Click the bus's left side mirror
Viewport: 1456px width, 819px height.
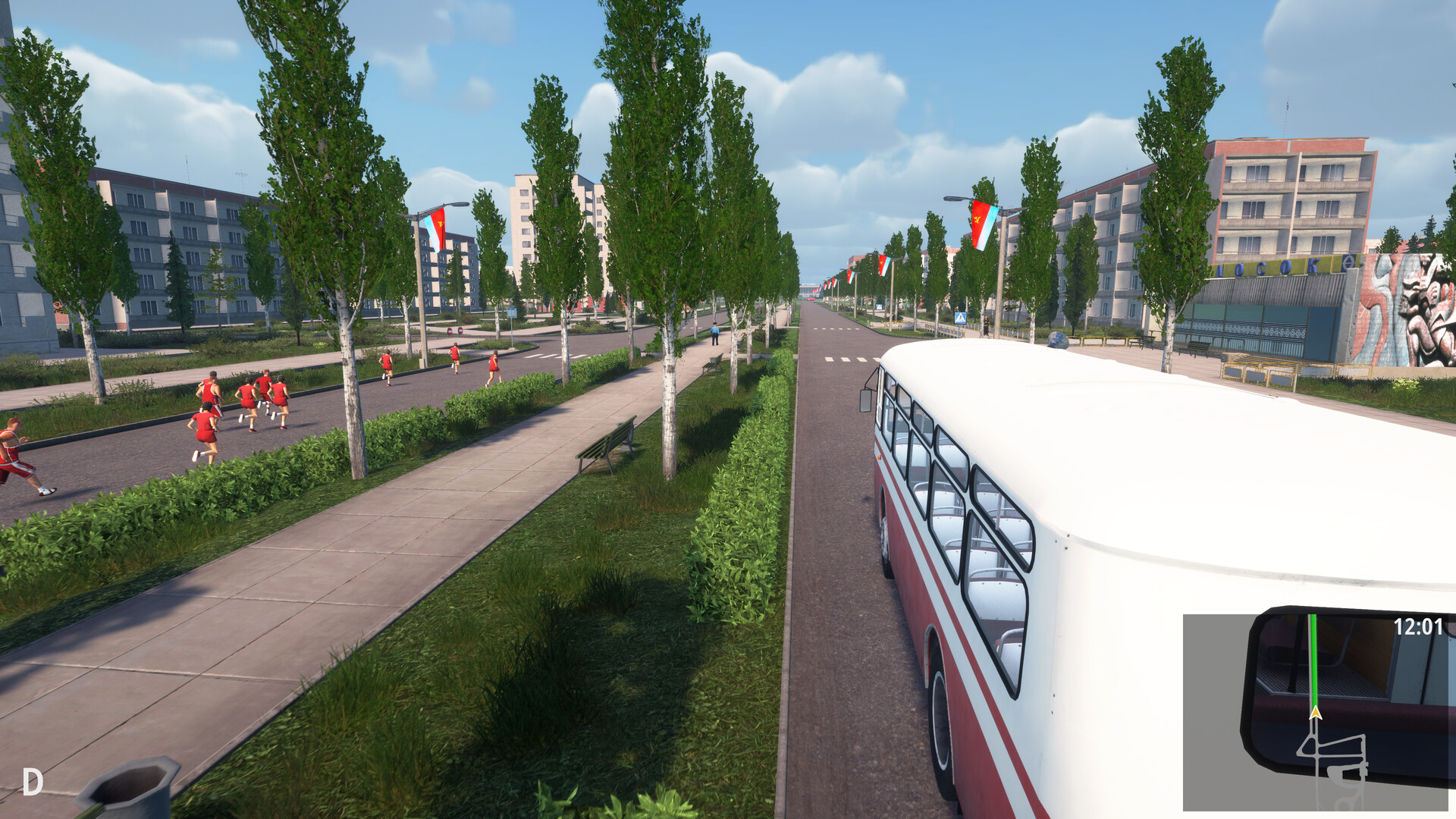(x=866, y=402)
